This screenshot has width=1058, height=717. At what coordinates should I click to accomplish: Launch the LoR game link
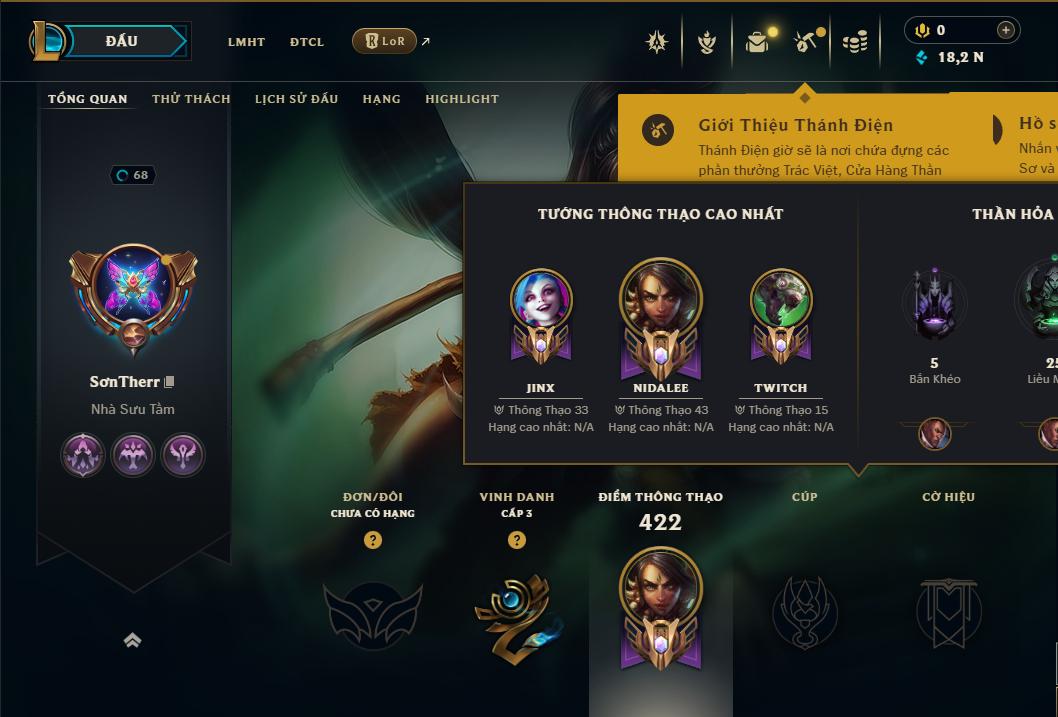click(385, 41)
